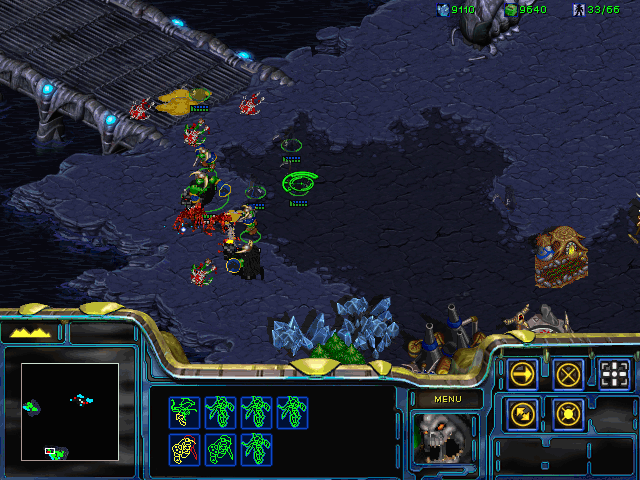This screenshot has height=480, width=640.
Task: Toggle minimap terrain with the yellow peaks button
Action: 31,332
